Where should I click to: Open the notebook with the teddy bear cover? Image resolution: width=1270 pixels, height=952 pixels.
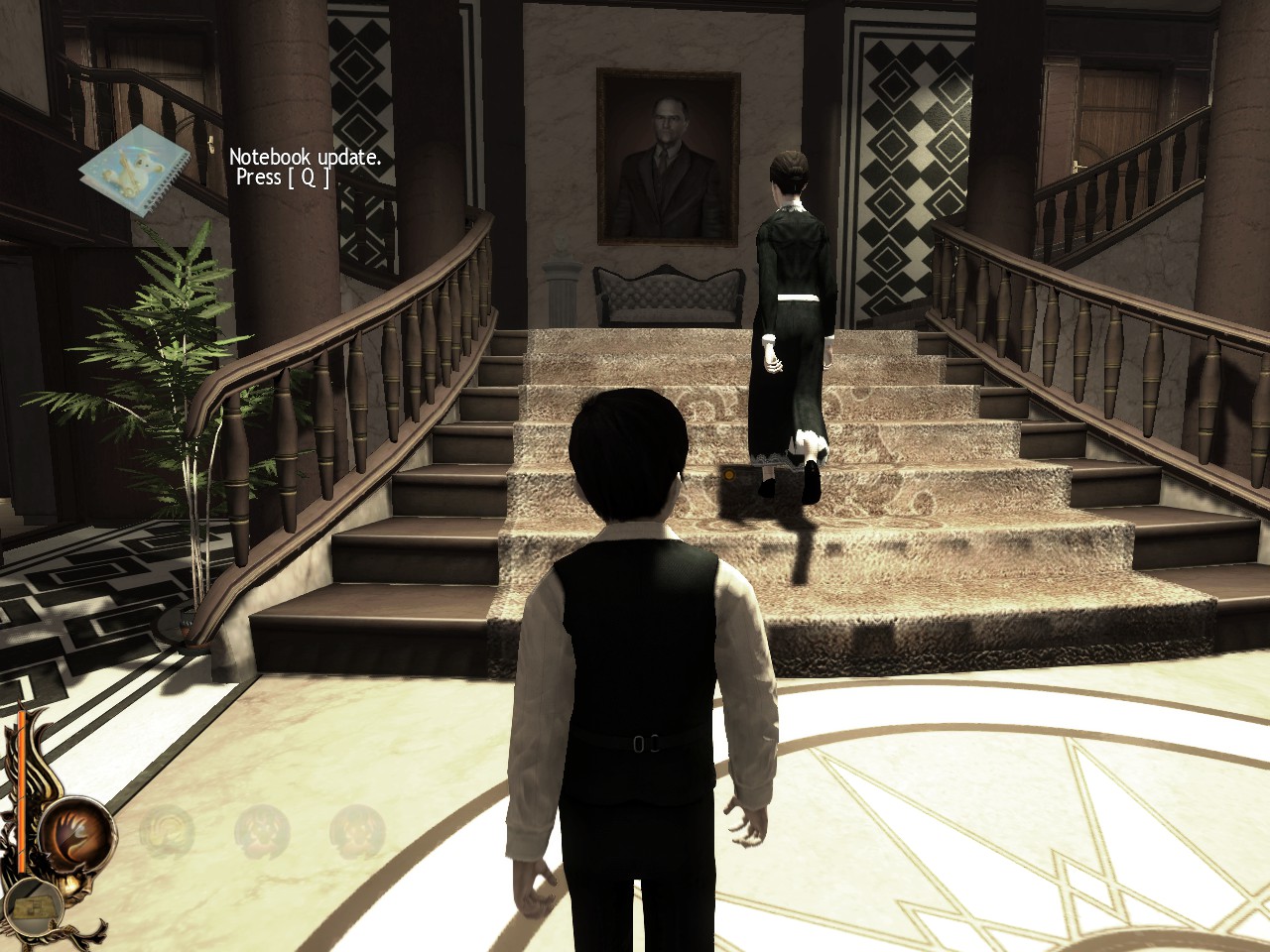tap(133, 171)
